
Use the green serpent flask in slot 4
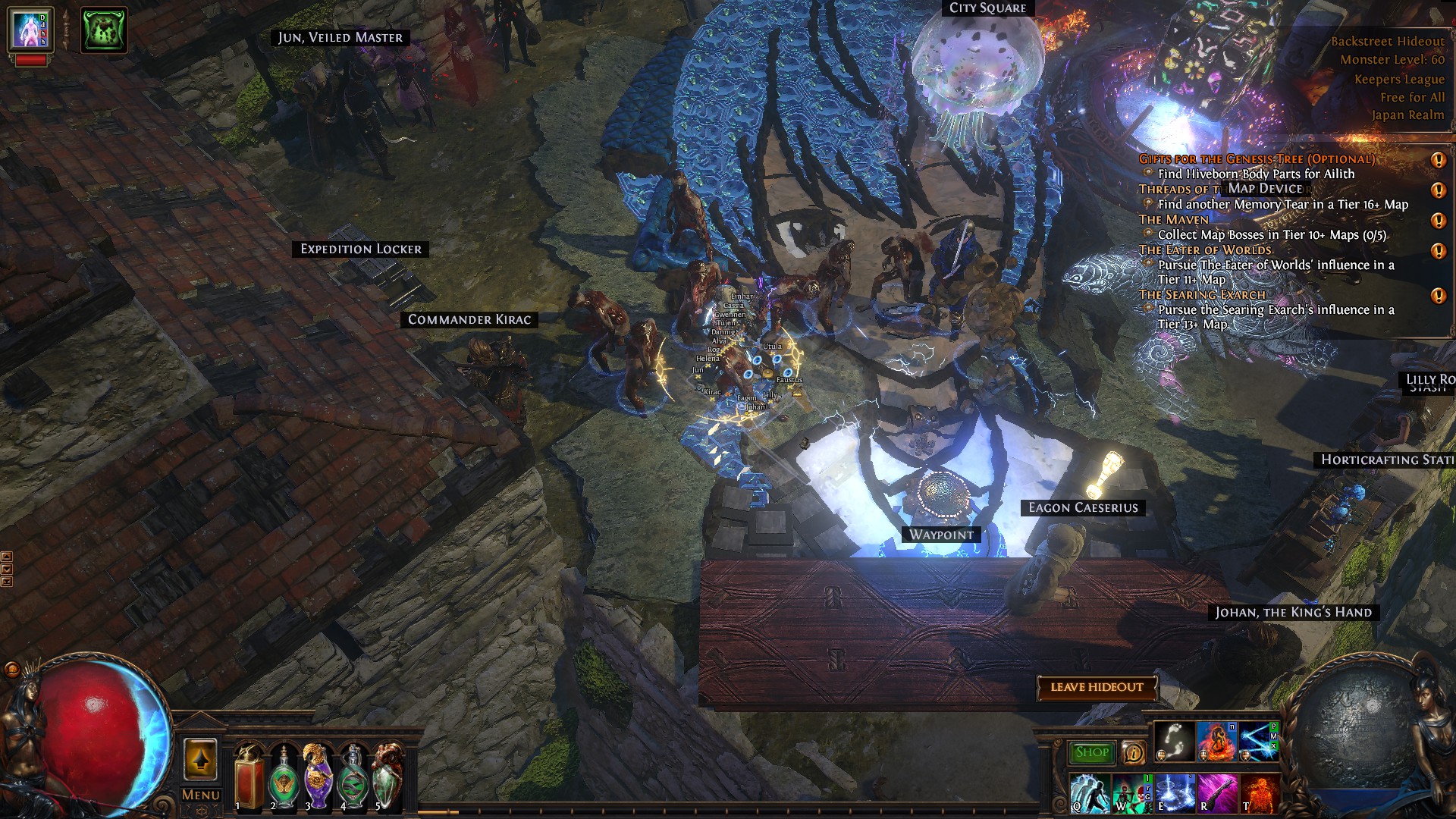click(x=353, y=779)
